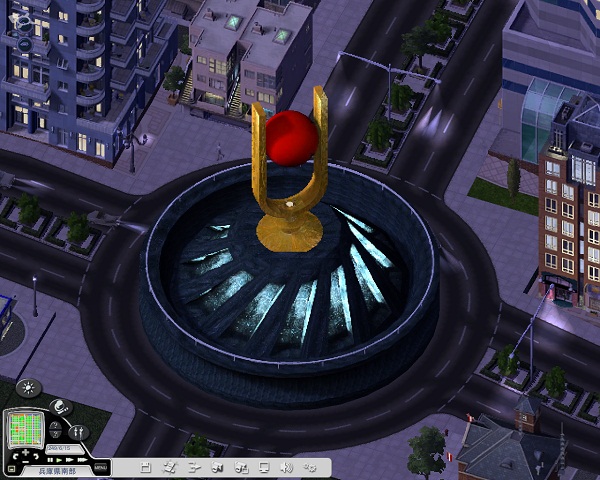Open Mayor mode with the top hat icon
This screenshot has width=600, height=480.
(59, 408)
